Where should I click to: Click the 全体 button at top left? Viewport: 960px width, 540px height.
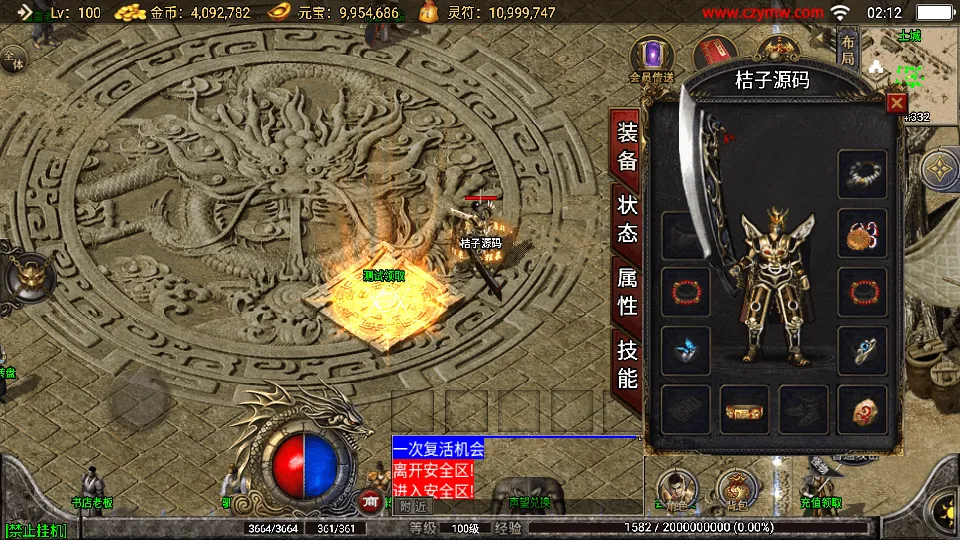(x=14, y=58)
